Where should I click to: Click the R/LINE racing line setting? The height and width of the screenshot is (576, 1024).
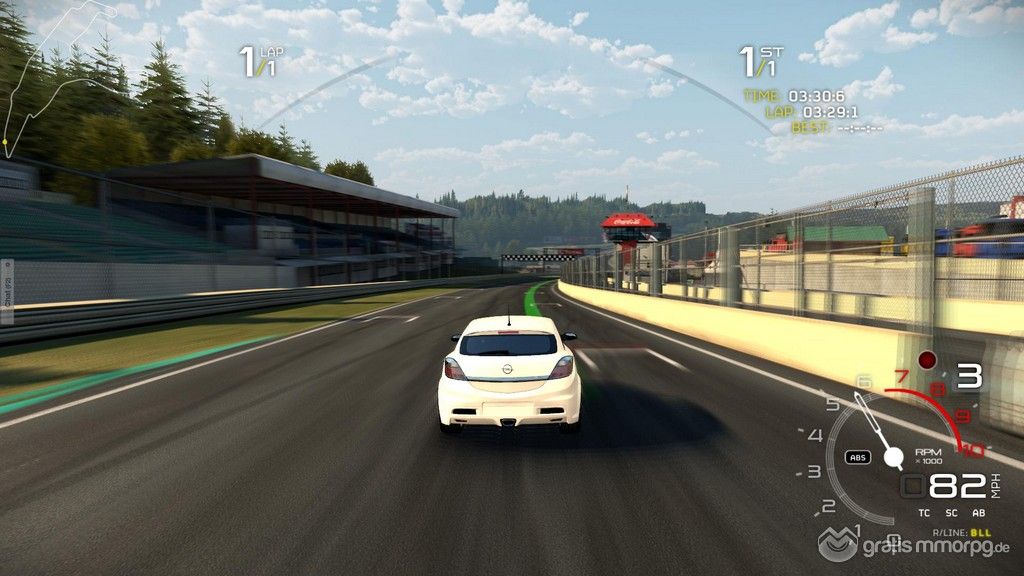pyautogui.click(x=960, y=533)
